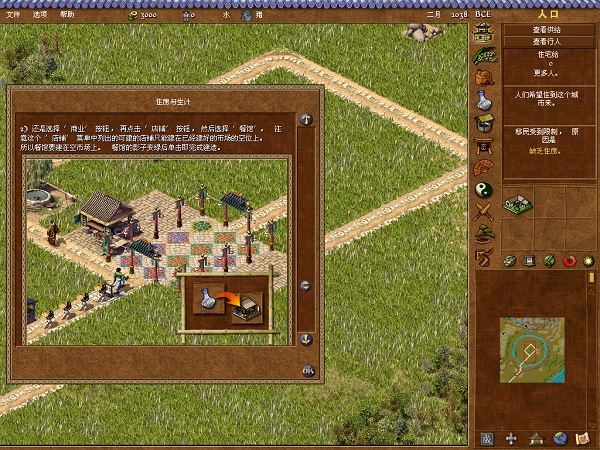Select the vase commerce category icon
The image size is (600, 450).
(x=483, y=100)
